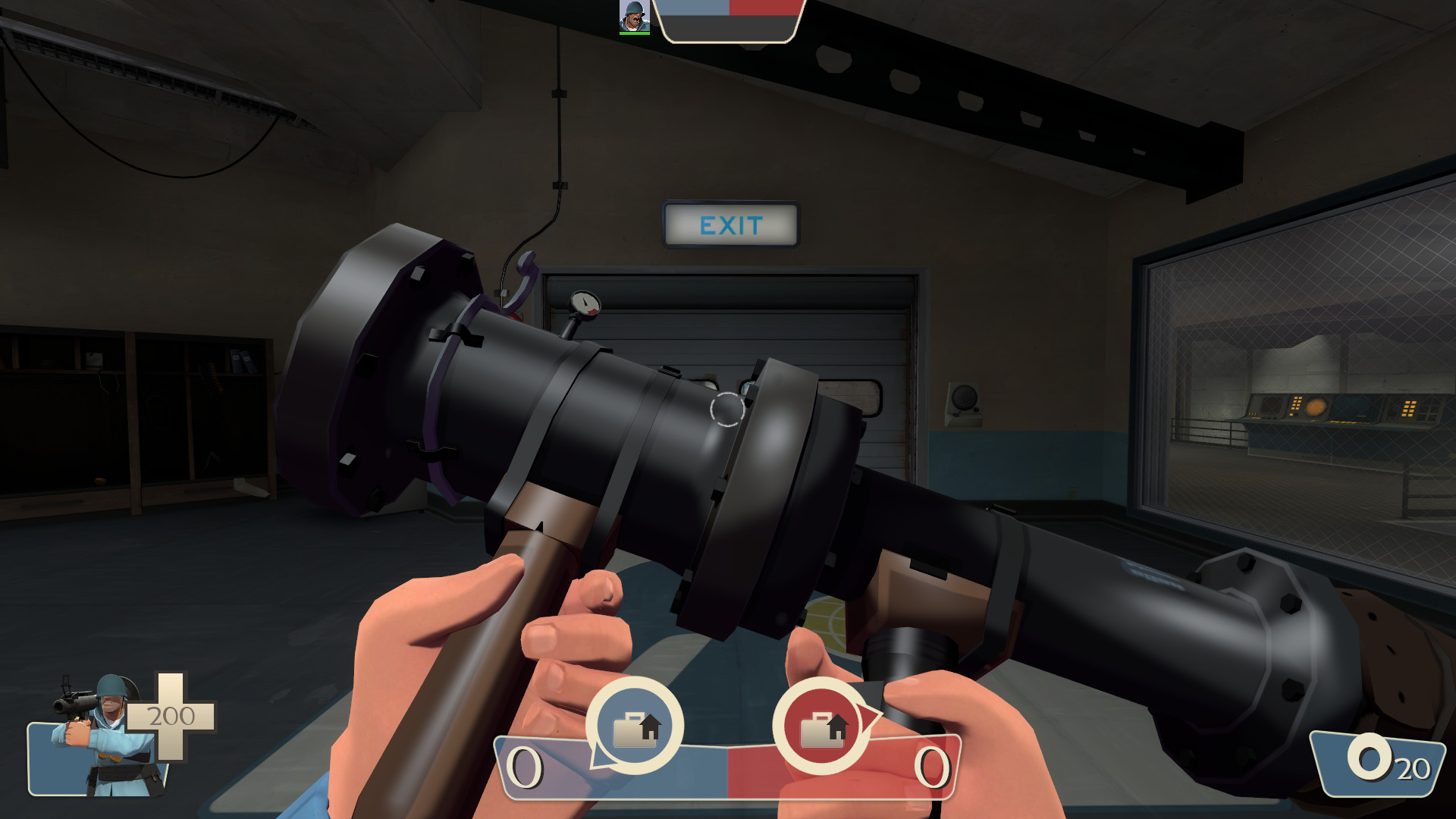This screenshot has height=819, width=1456.
Task: Click the EXIT sign above the garage door
Action: [730, 225]
